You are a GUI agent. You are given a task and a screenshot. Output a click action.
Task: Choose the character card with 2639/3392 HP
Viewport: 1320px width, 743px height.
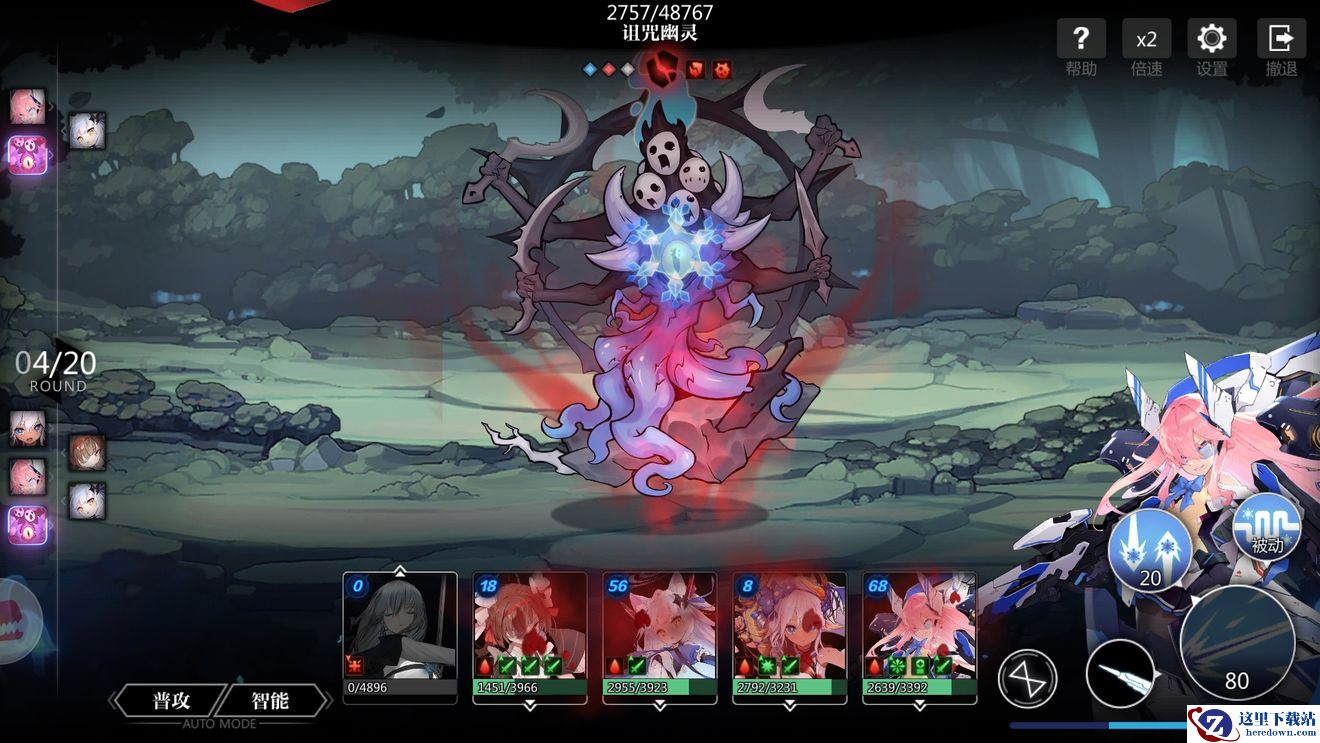920,635
